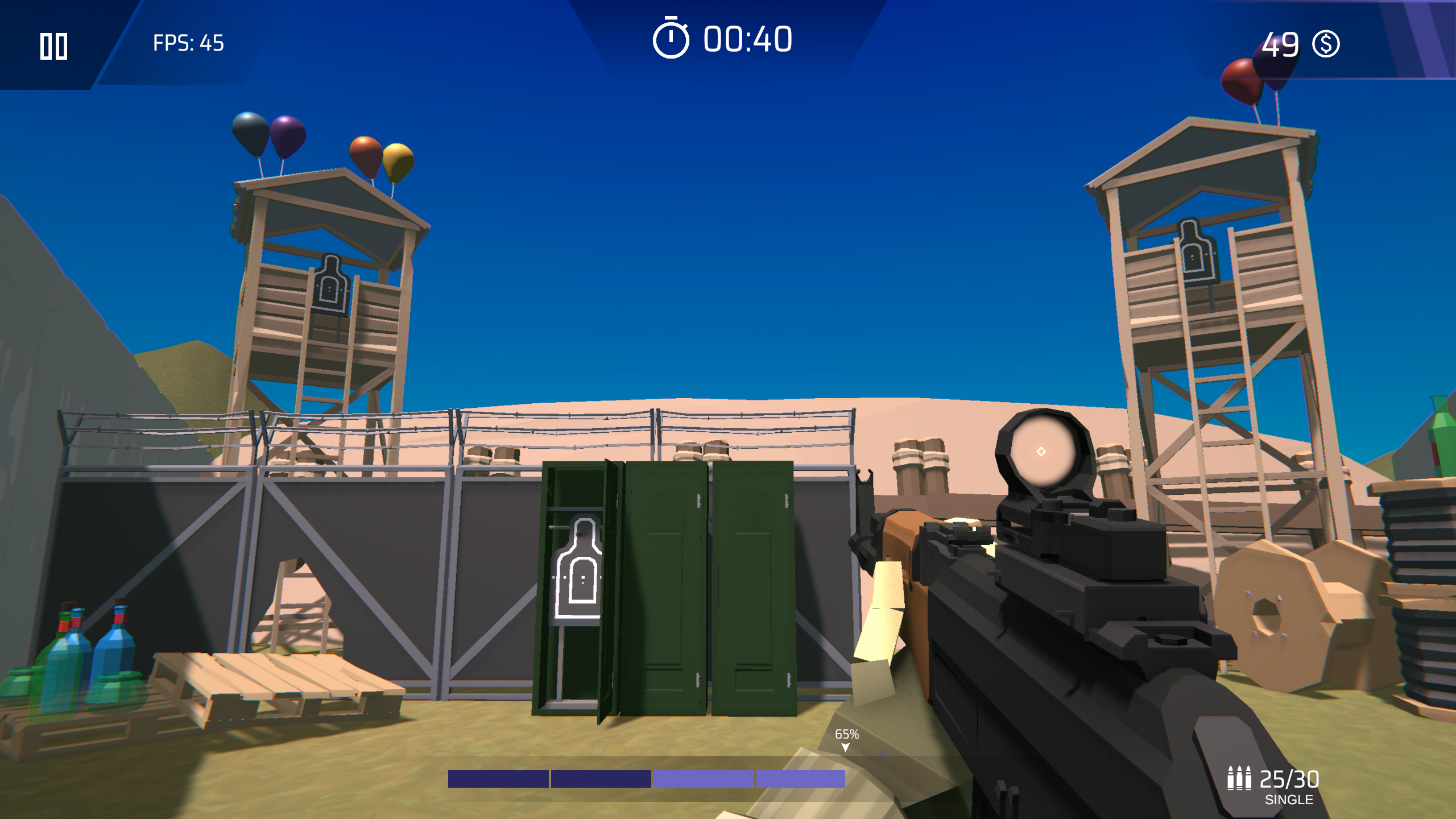Select the 49 coin balance counter
The height and width of the screenshot is (819, 1456).
point(1281,44)
